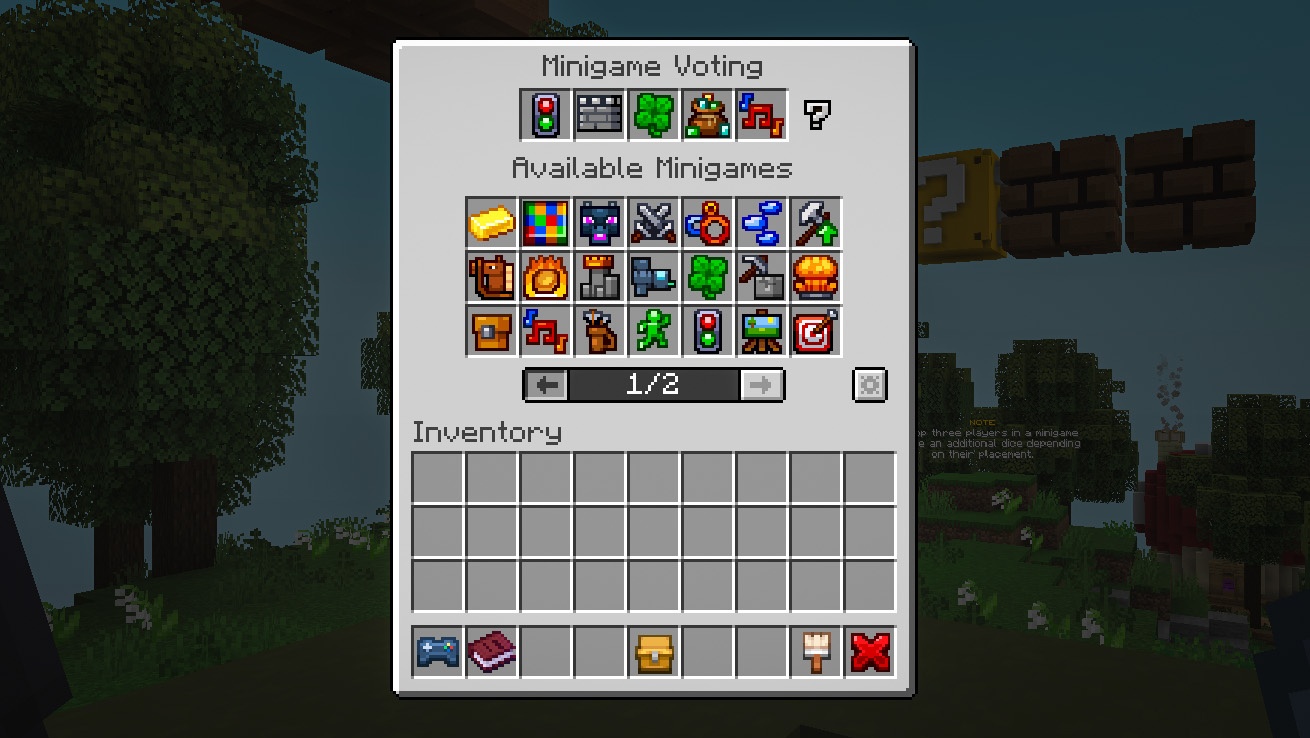This screenshot has width=1310, height=738.
Task: Click the colorful wool block minigame icon
Action: [x=545, y=224]
